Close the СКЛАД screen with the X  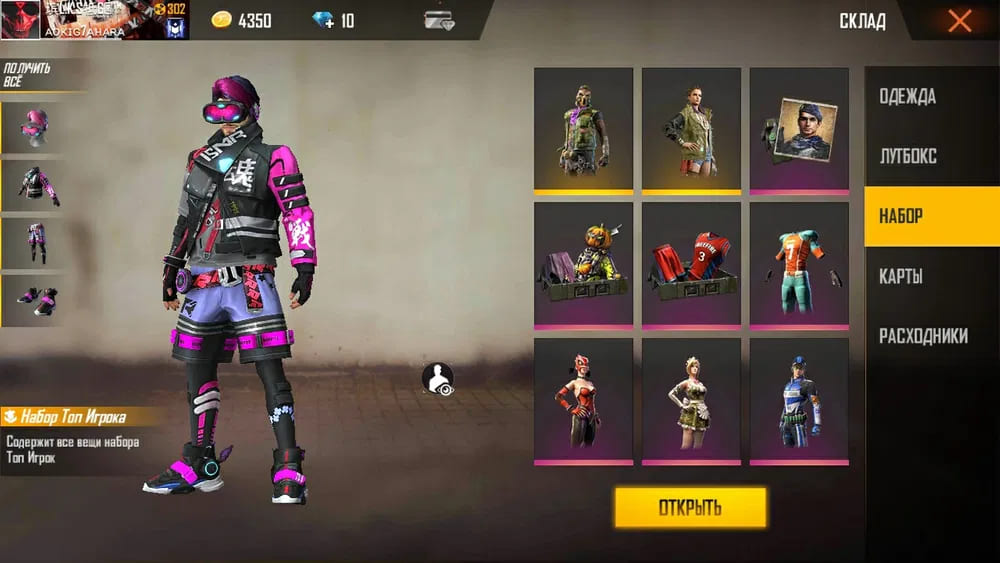click(x=959, y=21)
